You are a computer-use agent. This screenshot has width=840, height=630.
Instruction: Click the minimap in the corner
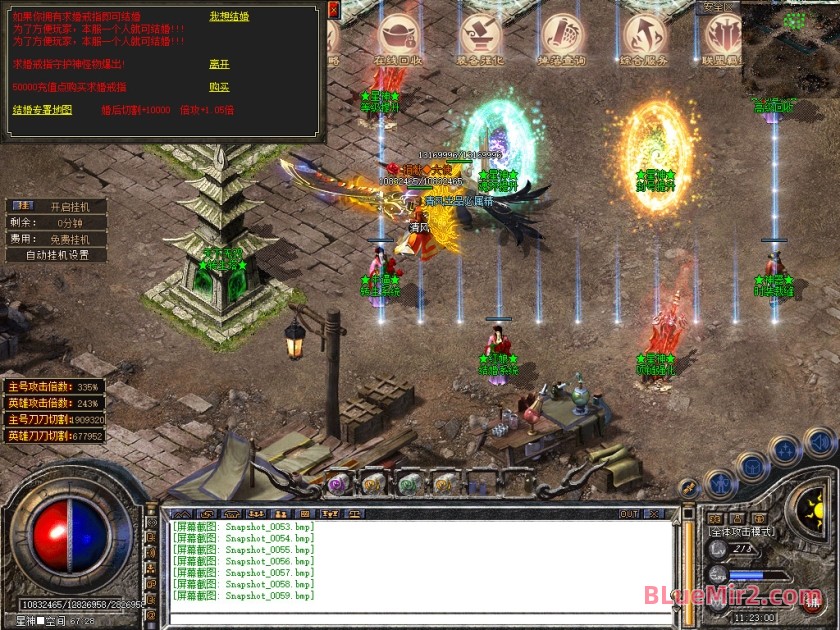point(790,48)
